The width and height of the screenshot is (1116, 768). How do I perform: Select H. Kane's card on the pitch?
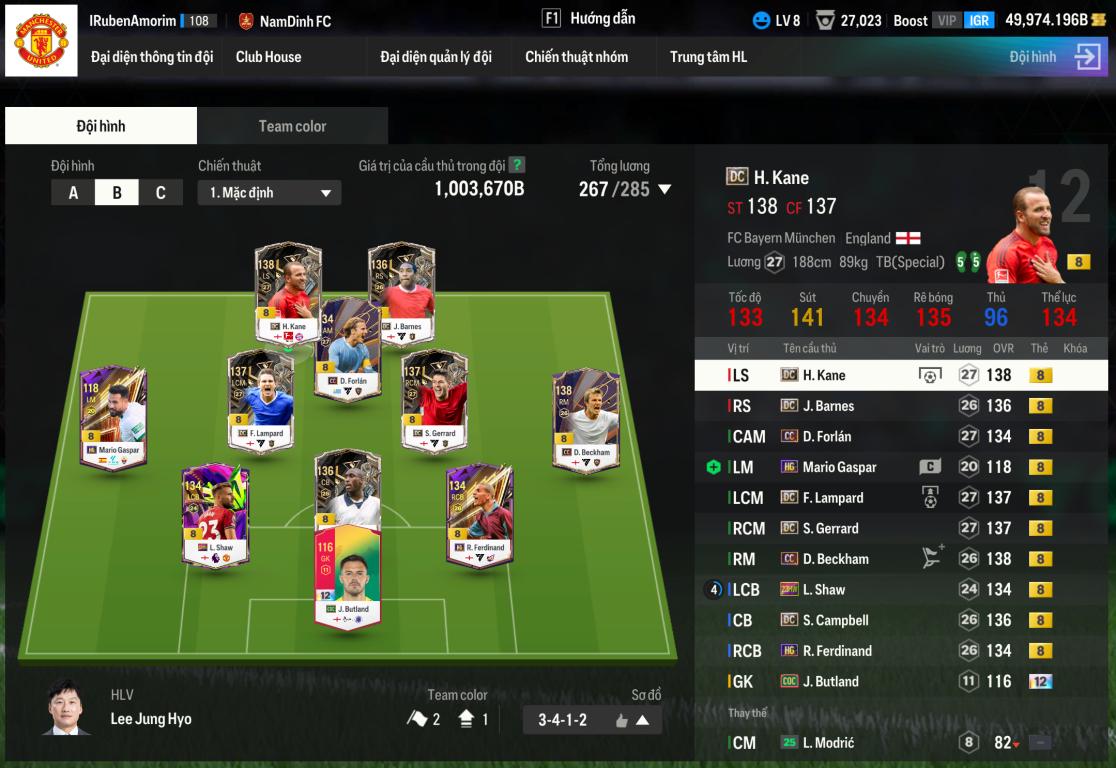tap(287, 290)
